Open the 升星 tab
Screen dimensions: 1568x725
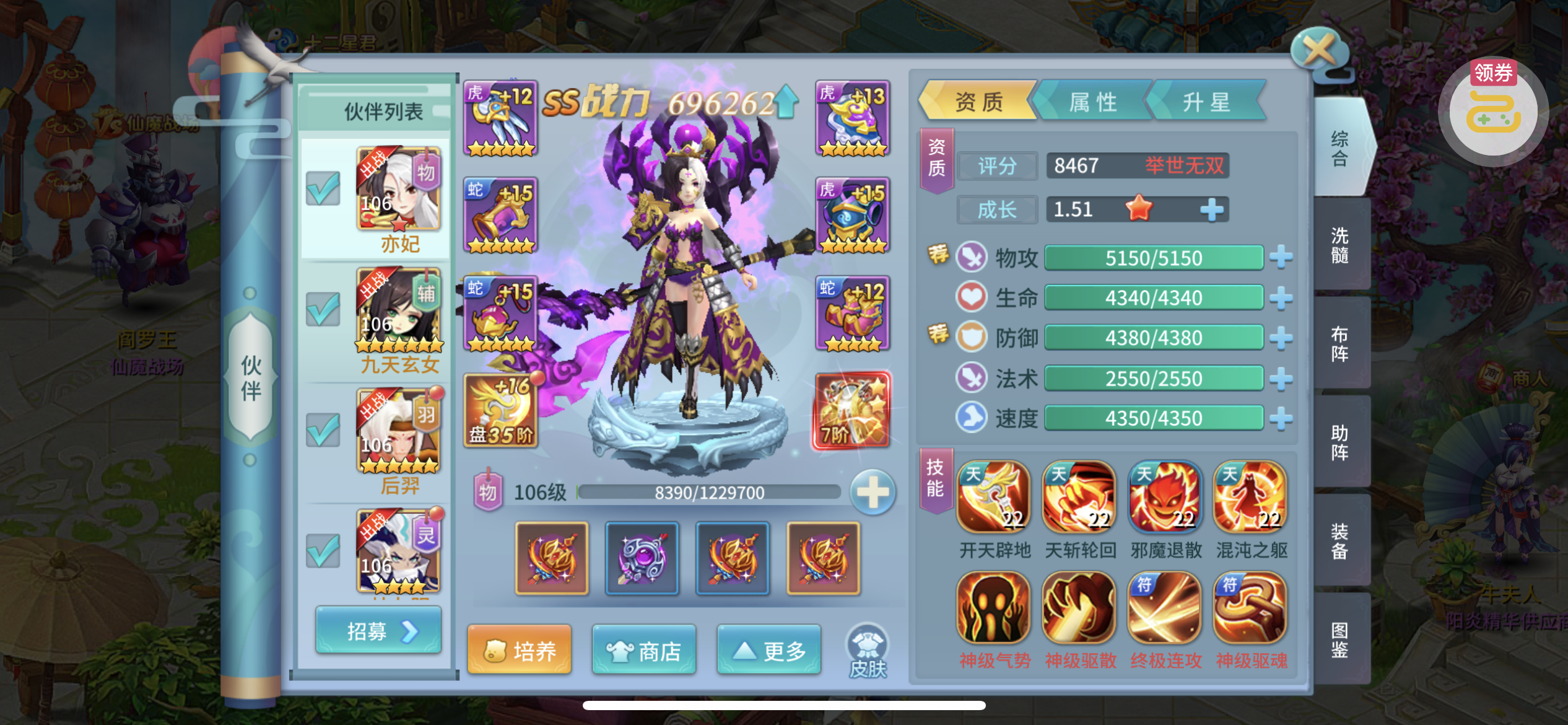tap(1206, 102)
